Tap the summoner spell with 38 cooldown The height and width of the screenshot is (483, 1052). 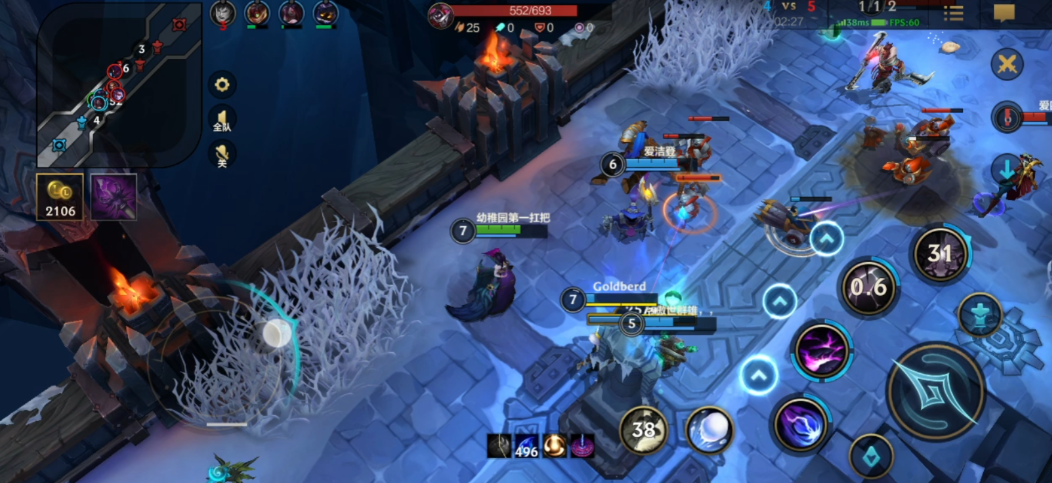click(x=644, y=430)
